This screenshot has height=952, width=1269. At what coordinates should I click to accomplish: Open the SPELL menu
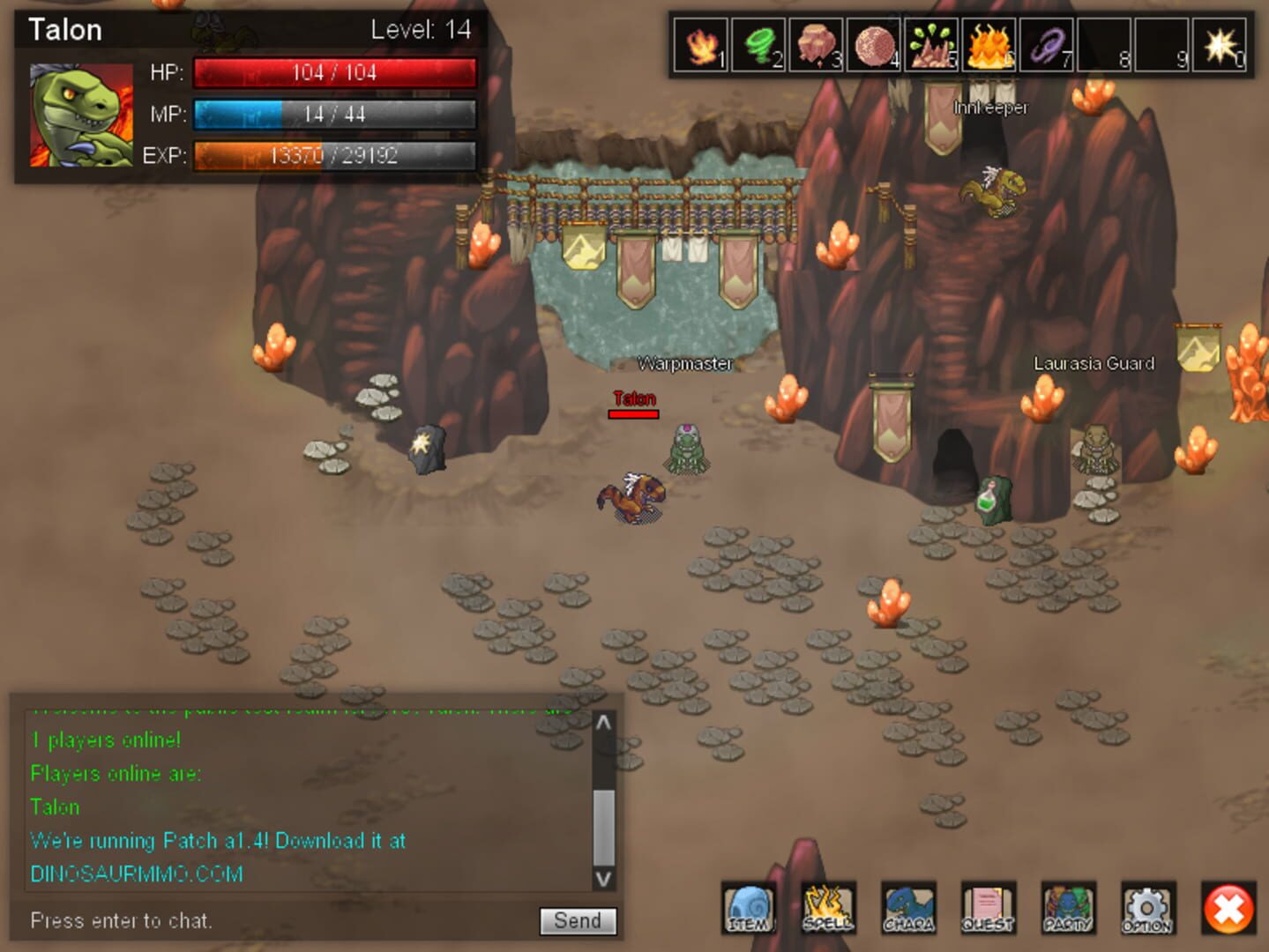tap(828, 908)
